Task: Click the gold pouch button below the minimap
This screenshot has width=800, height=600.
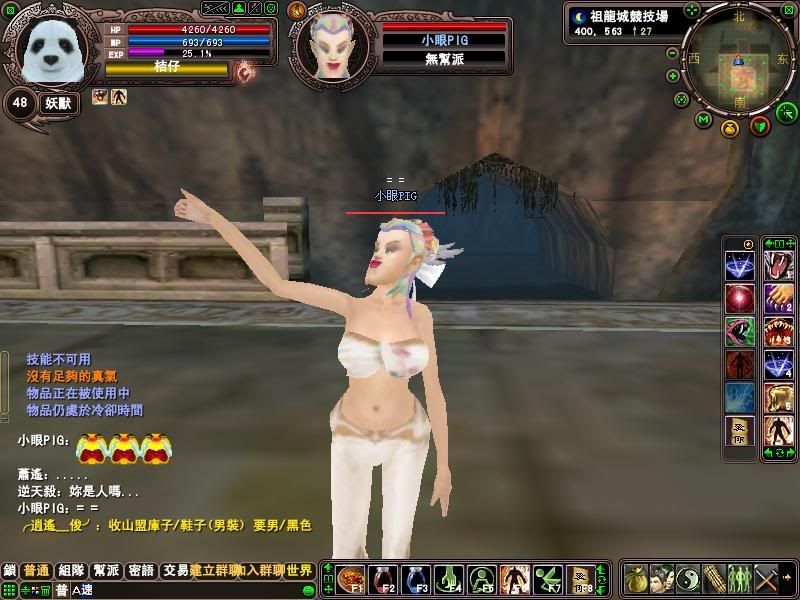Action: tap(731, 129)
